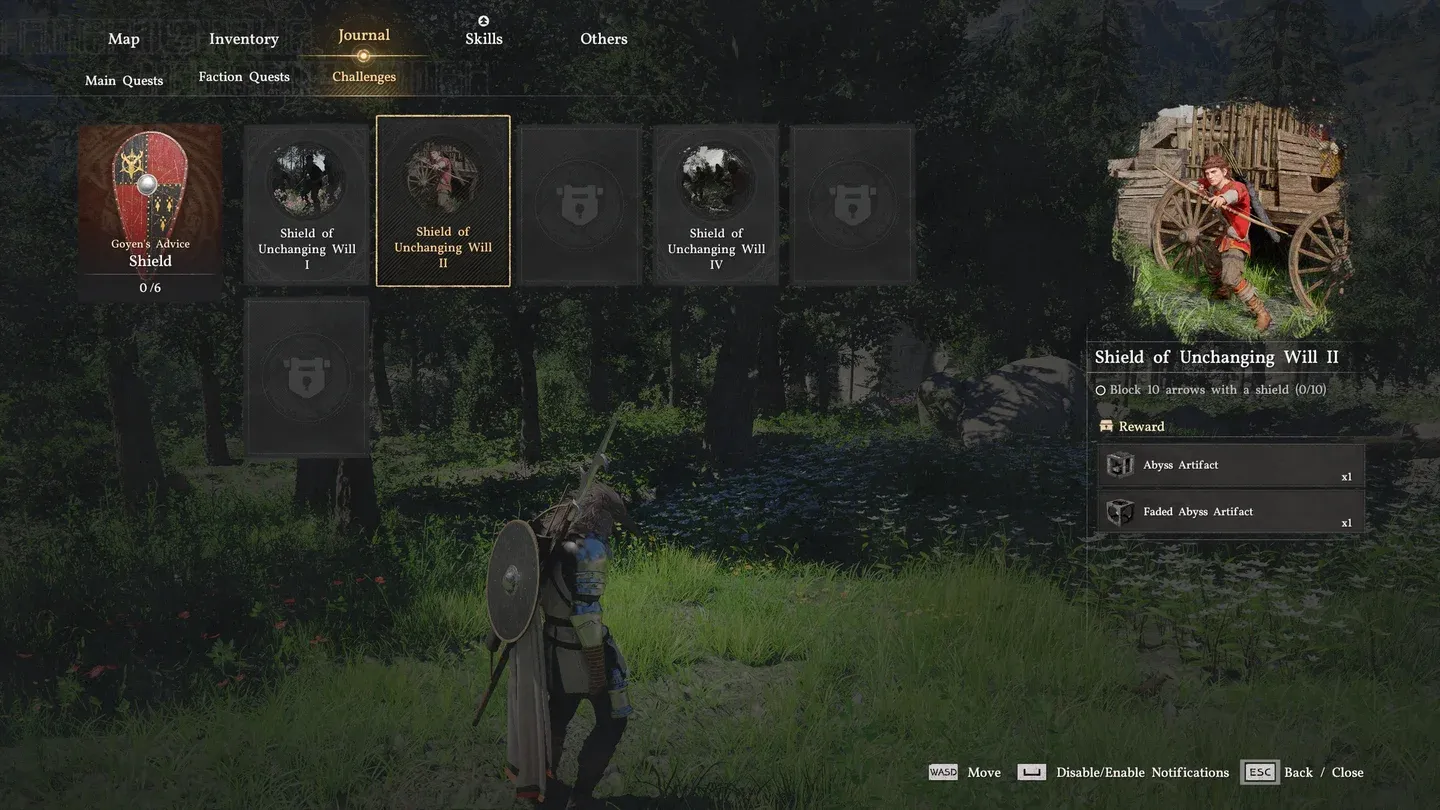The image size is (1440, 810).
Task: Inspect the Faded Abyss Artifact reward
Action: tap(1231, 512)
